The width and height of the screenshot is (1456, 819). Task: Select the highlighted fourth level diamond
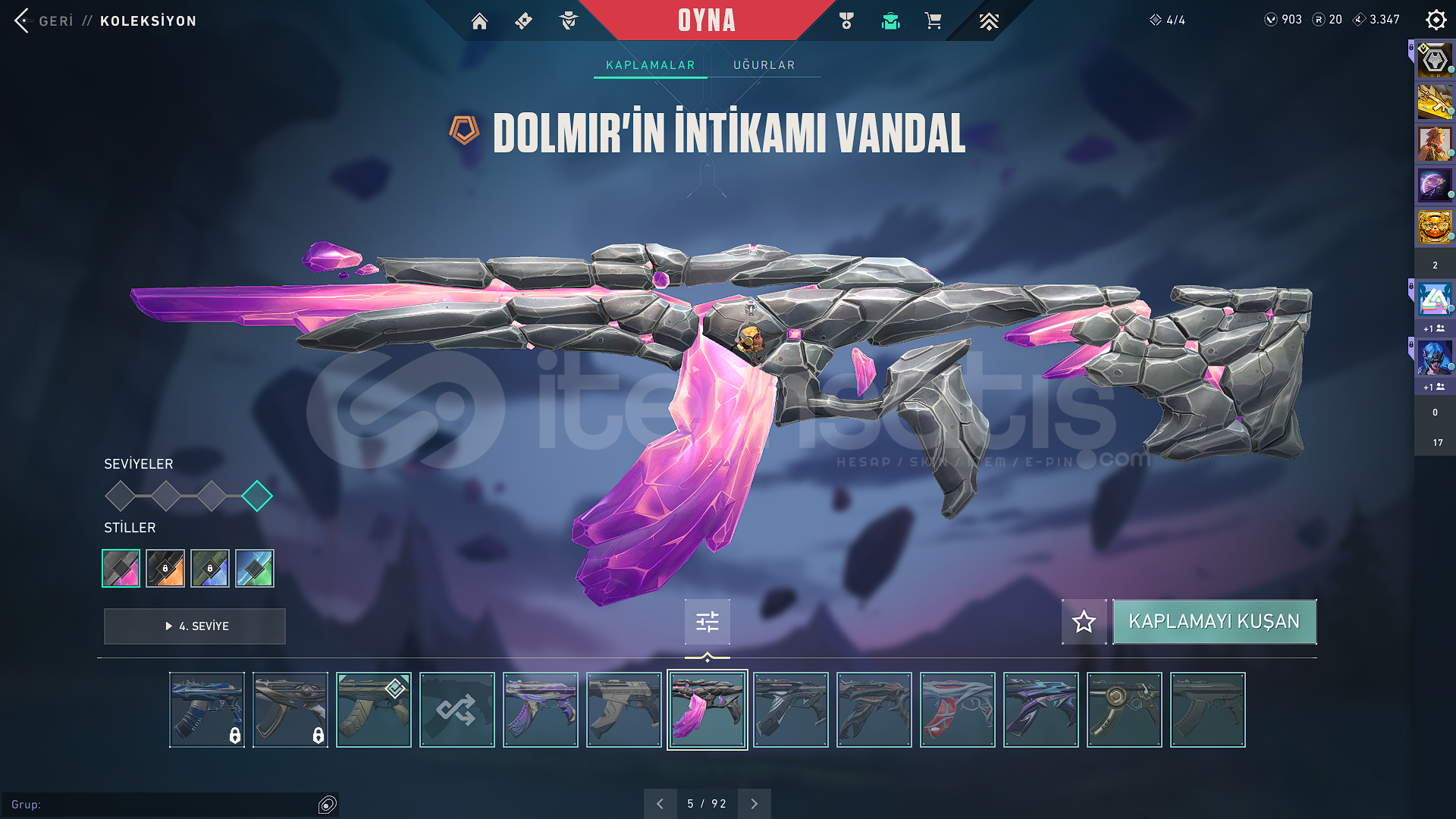(257, 496)
